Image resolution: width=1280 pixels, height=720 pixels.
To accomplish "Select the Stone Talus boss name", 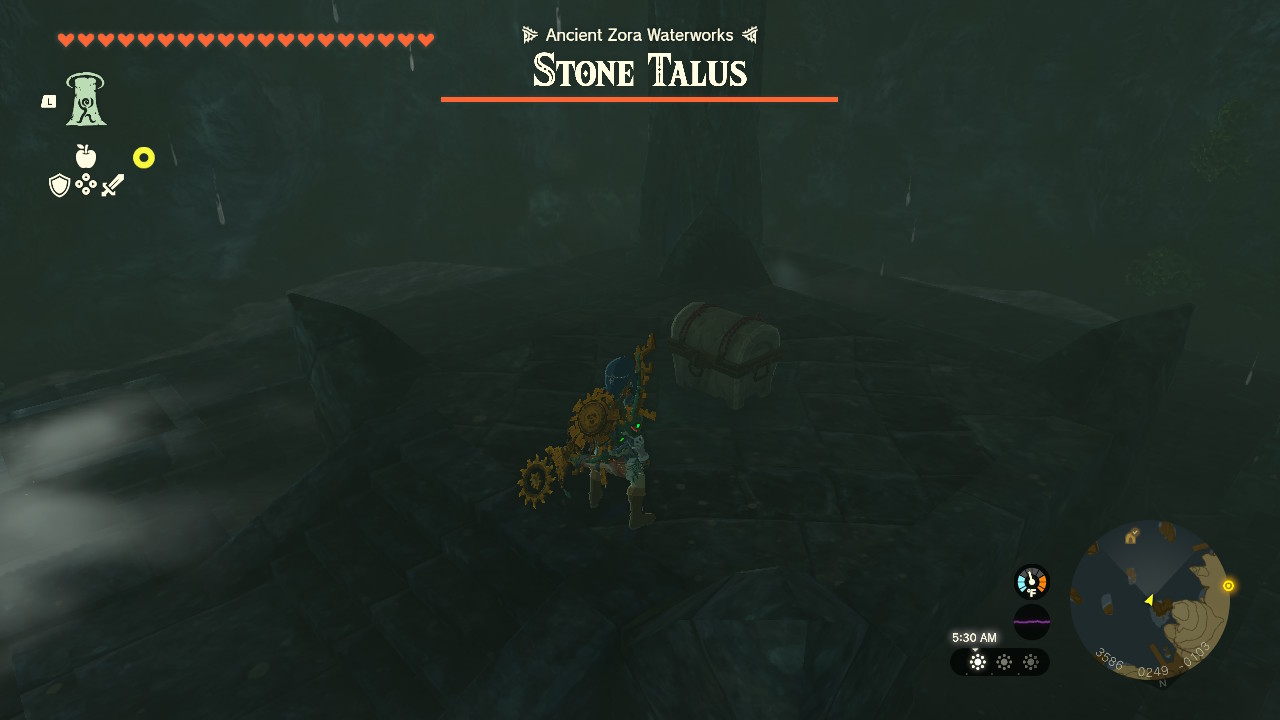I will [x=639, y=70].
